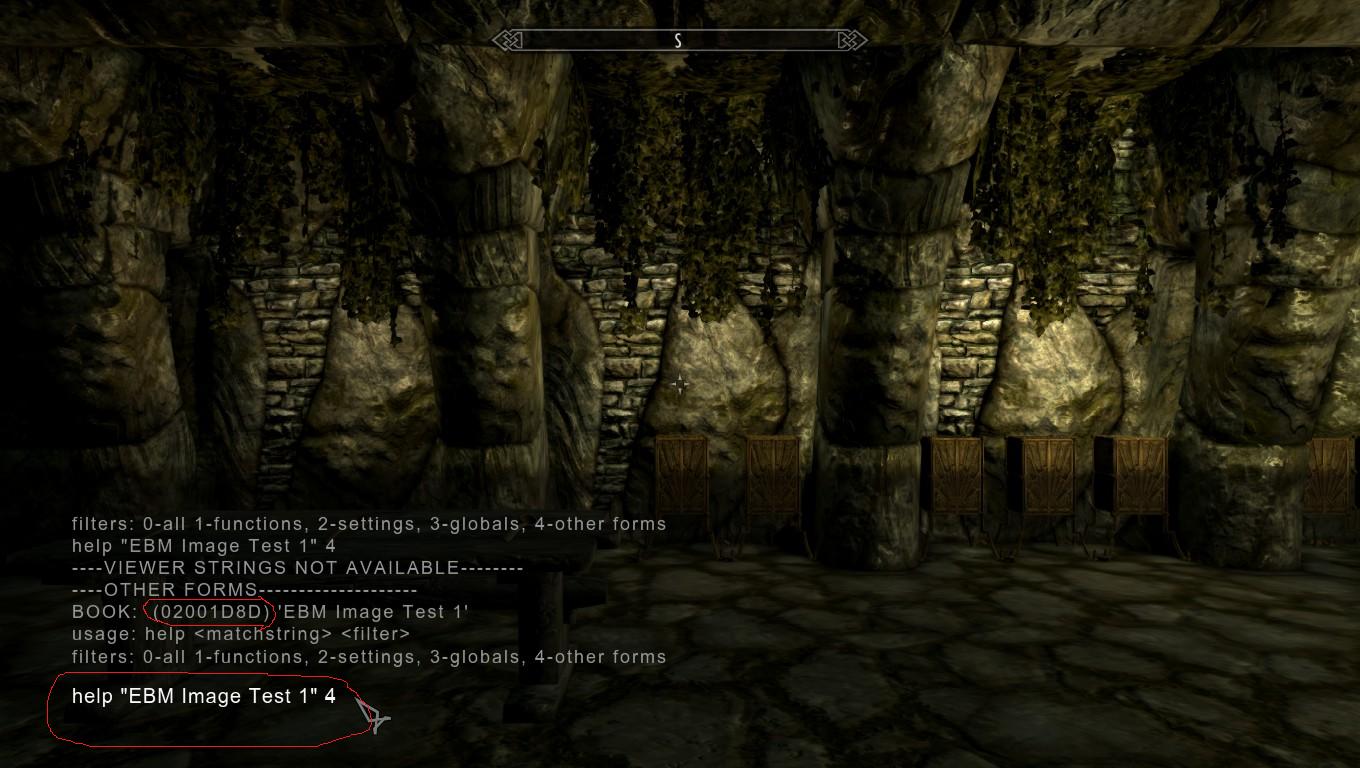Select the topmost 'filters:' options line
1360x768 pixels.
coord(368,523)
